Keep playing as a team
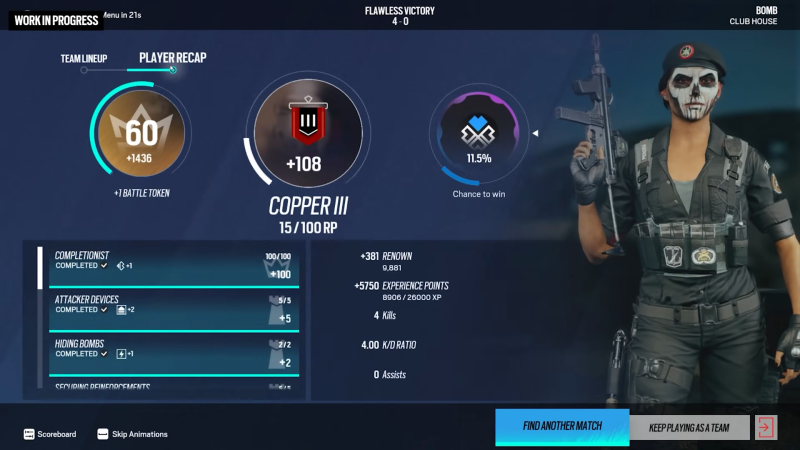This screenshot has width=800, height=450. point(689,428)
